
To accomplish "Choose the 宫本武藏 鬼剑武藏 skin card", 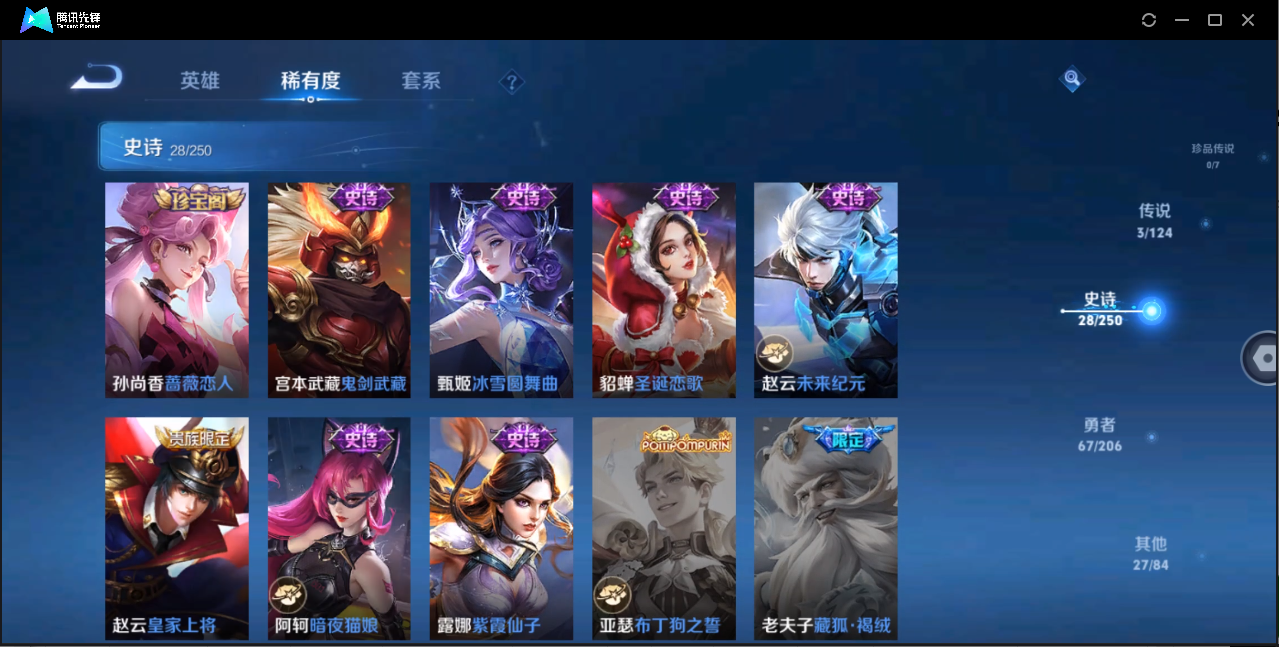I will (x=339, y=290).
